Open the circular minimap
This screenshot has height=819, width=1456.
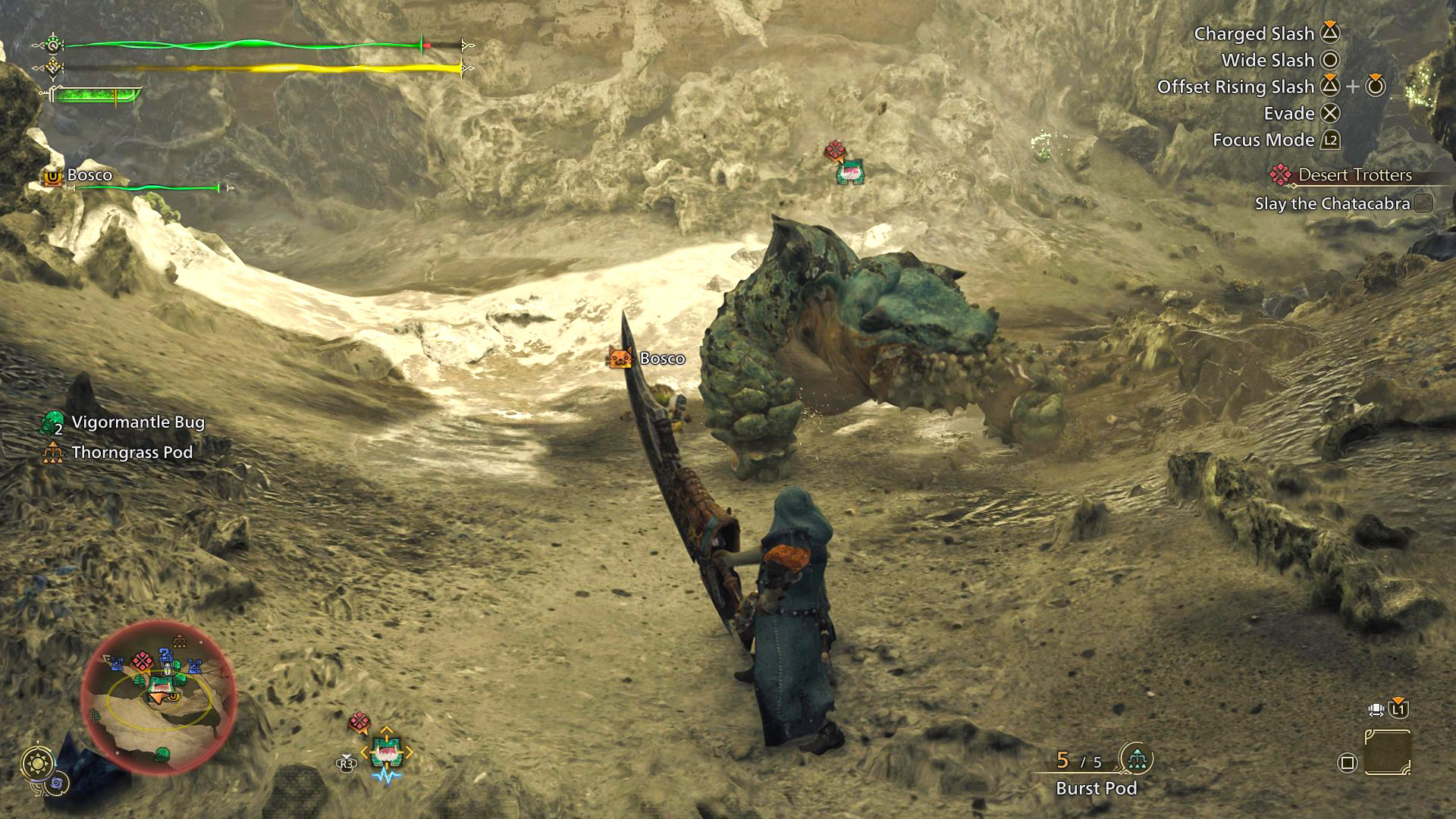click(158, 696)
